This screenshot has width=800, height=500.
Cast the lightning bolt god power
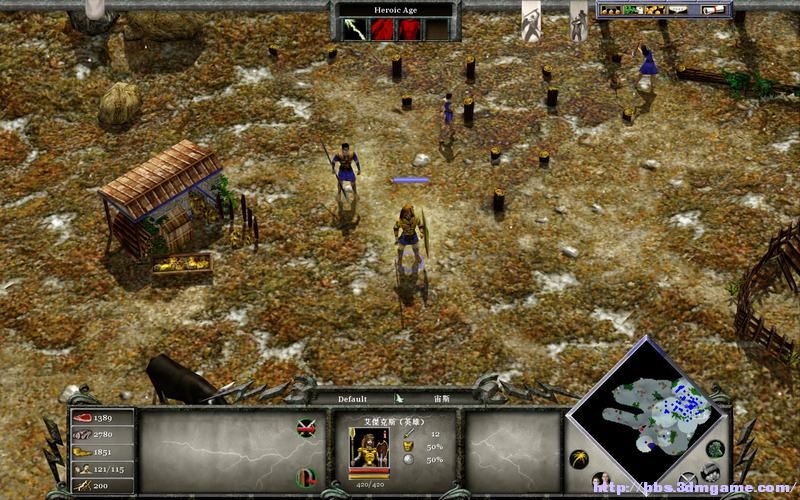[x=356, y=30]
